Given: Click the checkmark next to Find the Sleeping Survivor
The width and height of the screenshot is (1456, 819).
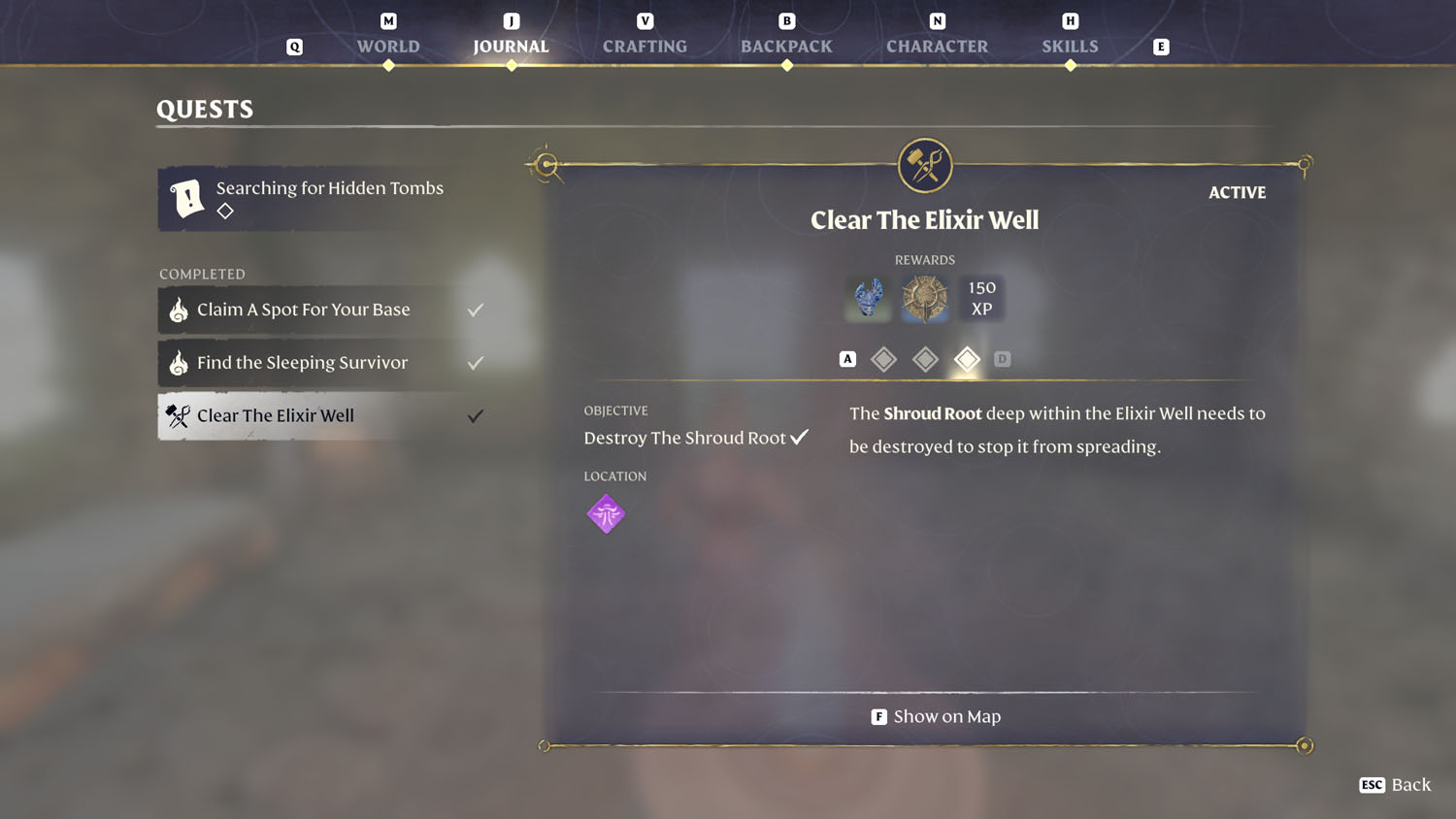Looking at the screenshot, I should 475,362.
